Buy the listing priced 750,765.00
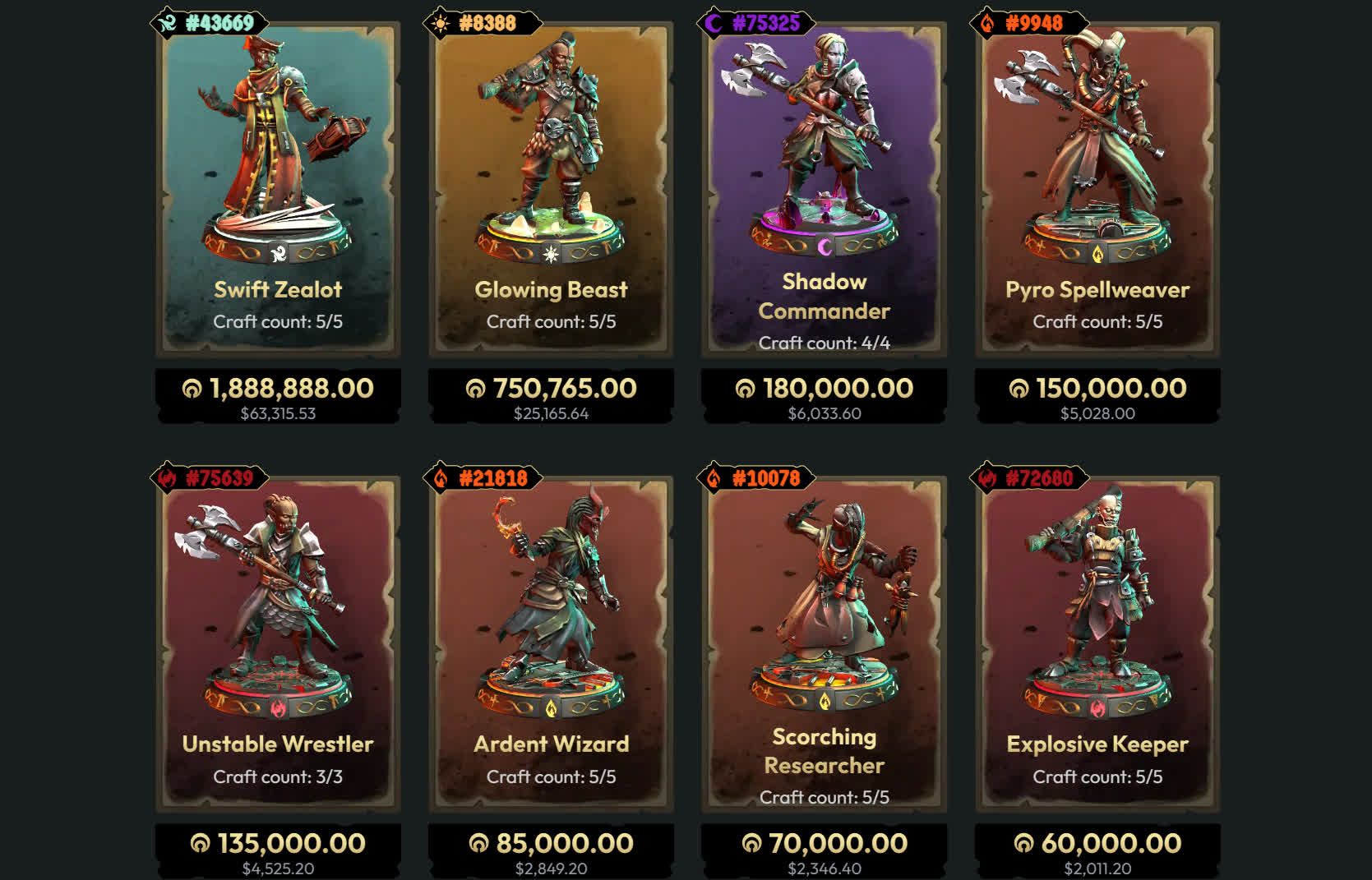Viewport: 1372px width, 880px height. pos(551,396)
